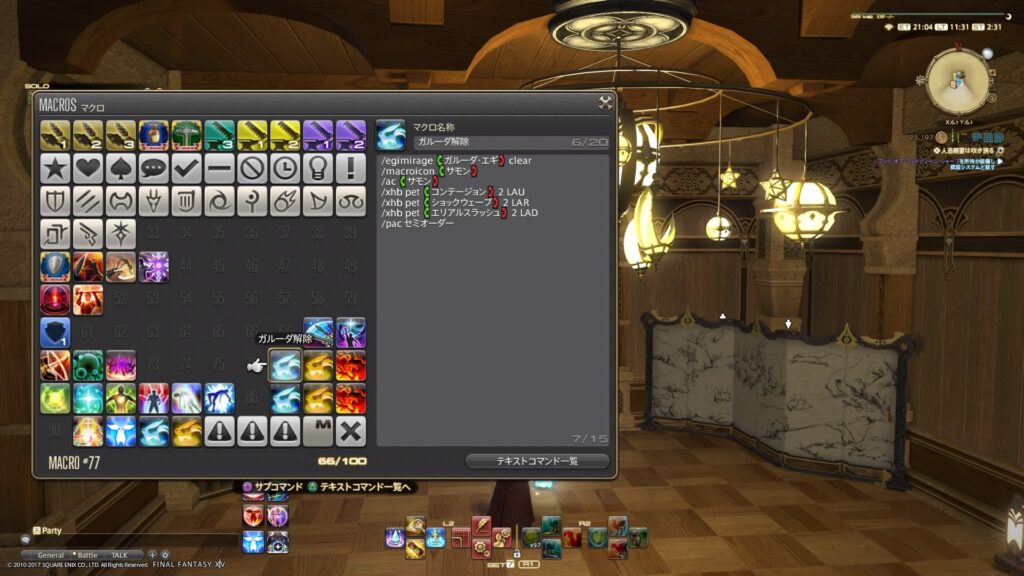Switch to the General chat tab

[x=51, y=555]
